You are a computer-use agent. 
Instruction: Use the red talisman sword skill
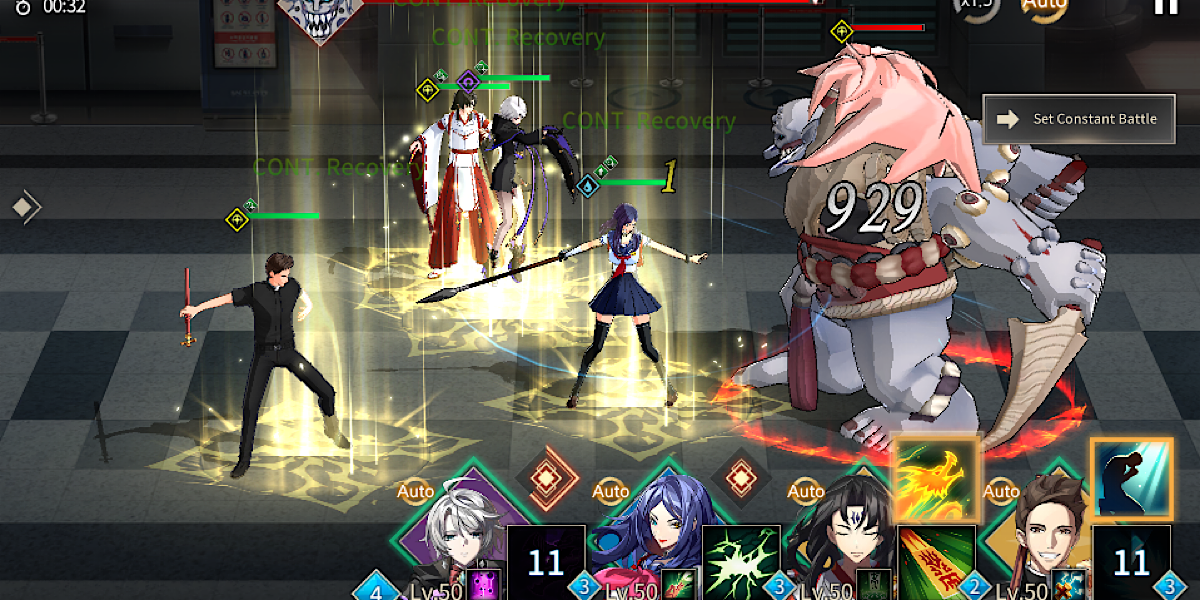coord(936,562)
